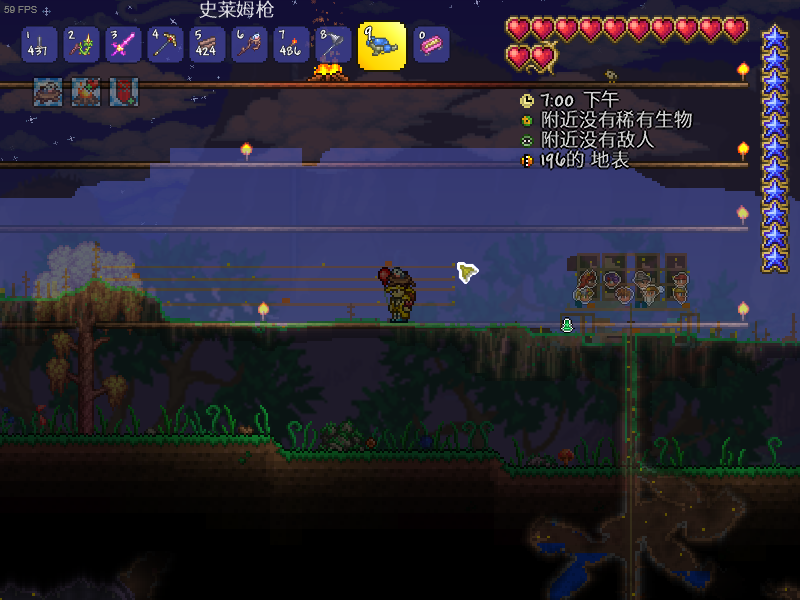Pick the bug net in slot 8
This screenshot has height=600, width=800.
(333, 45)
